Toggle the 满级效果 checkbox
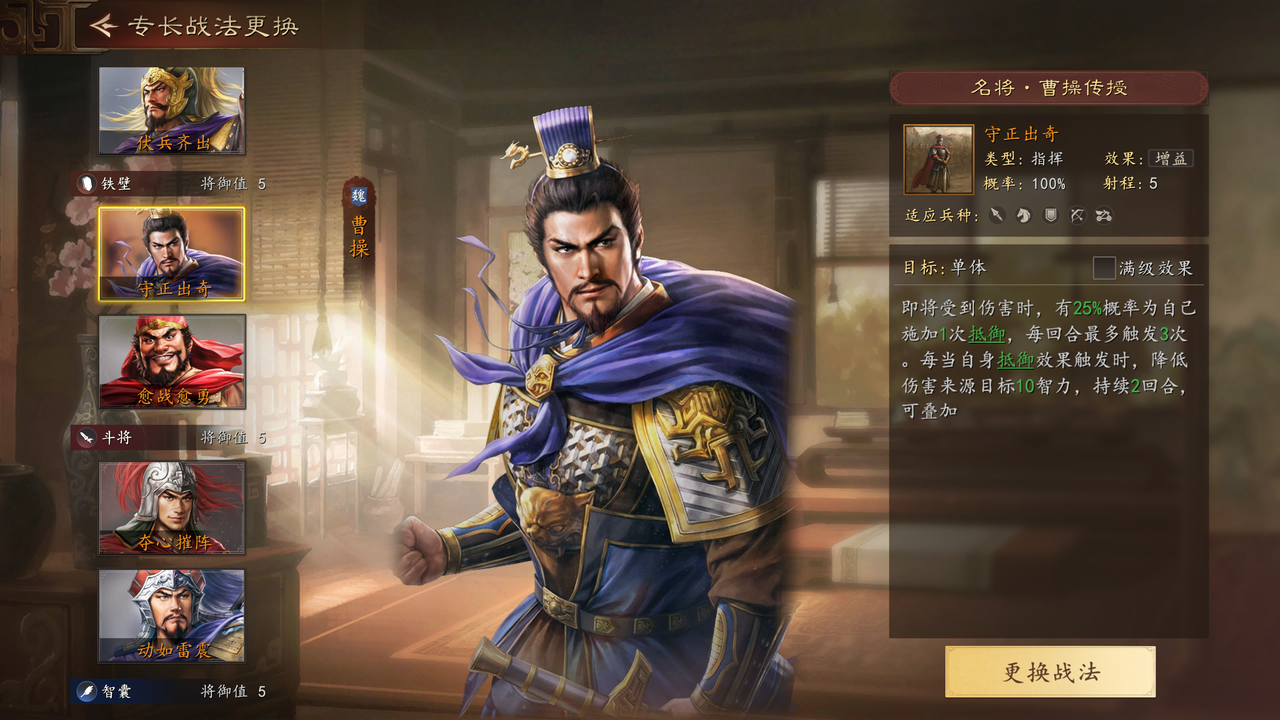Image resolution: width=1280 pixels, height=720 pixels. 1104,268
